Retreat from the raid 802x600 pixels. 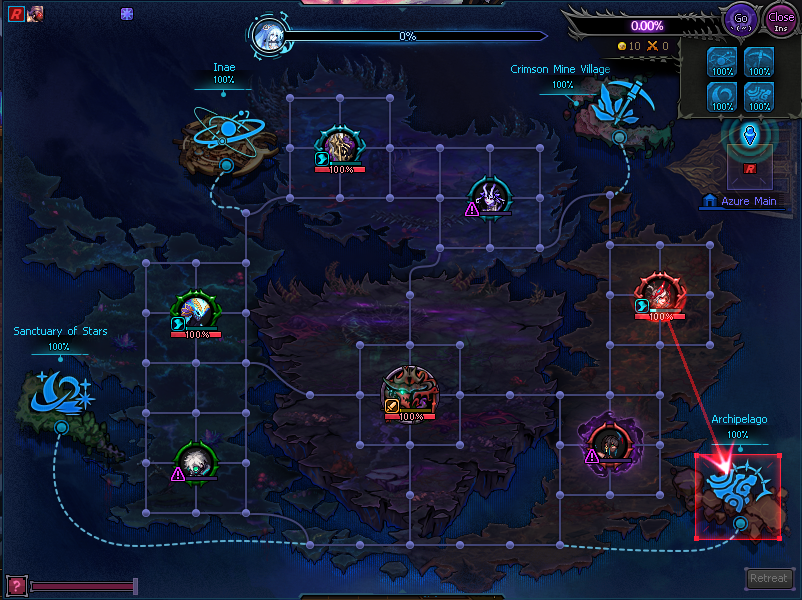(769, 578)
